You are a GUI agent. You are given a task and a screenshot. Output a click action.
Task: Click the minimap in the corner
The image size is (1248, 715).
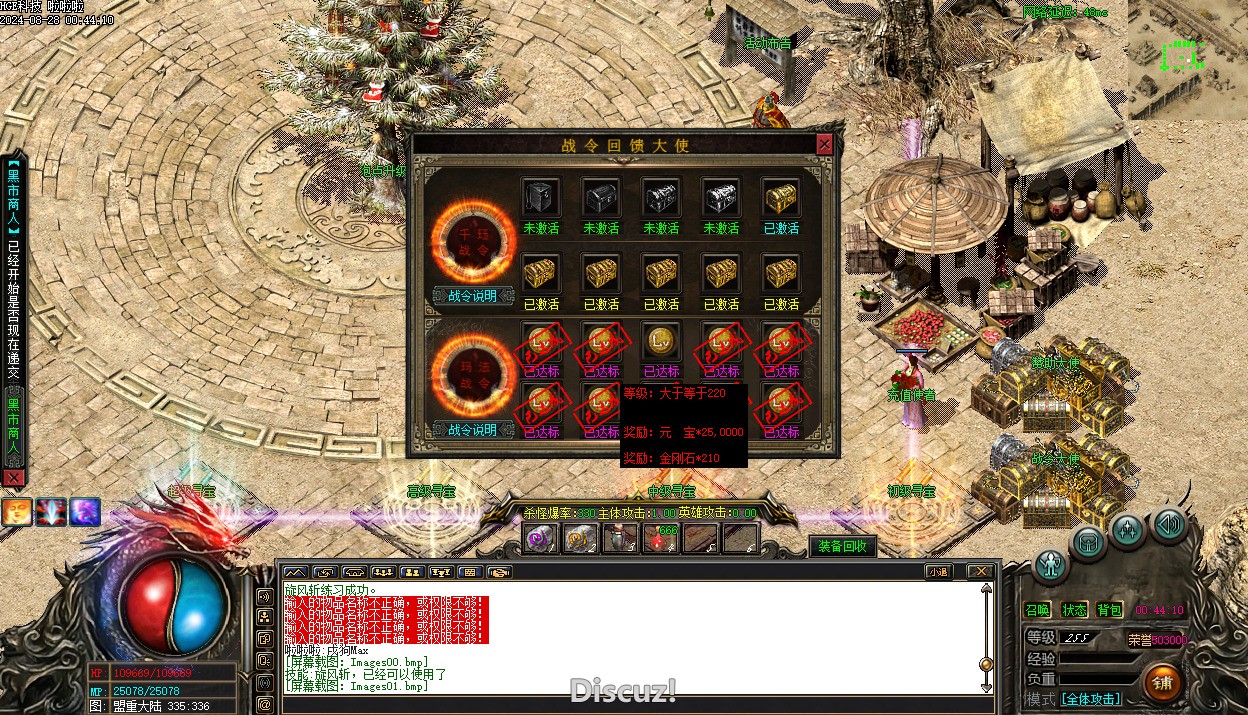pos(1187,60)
